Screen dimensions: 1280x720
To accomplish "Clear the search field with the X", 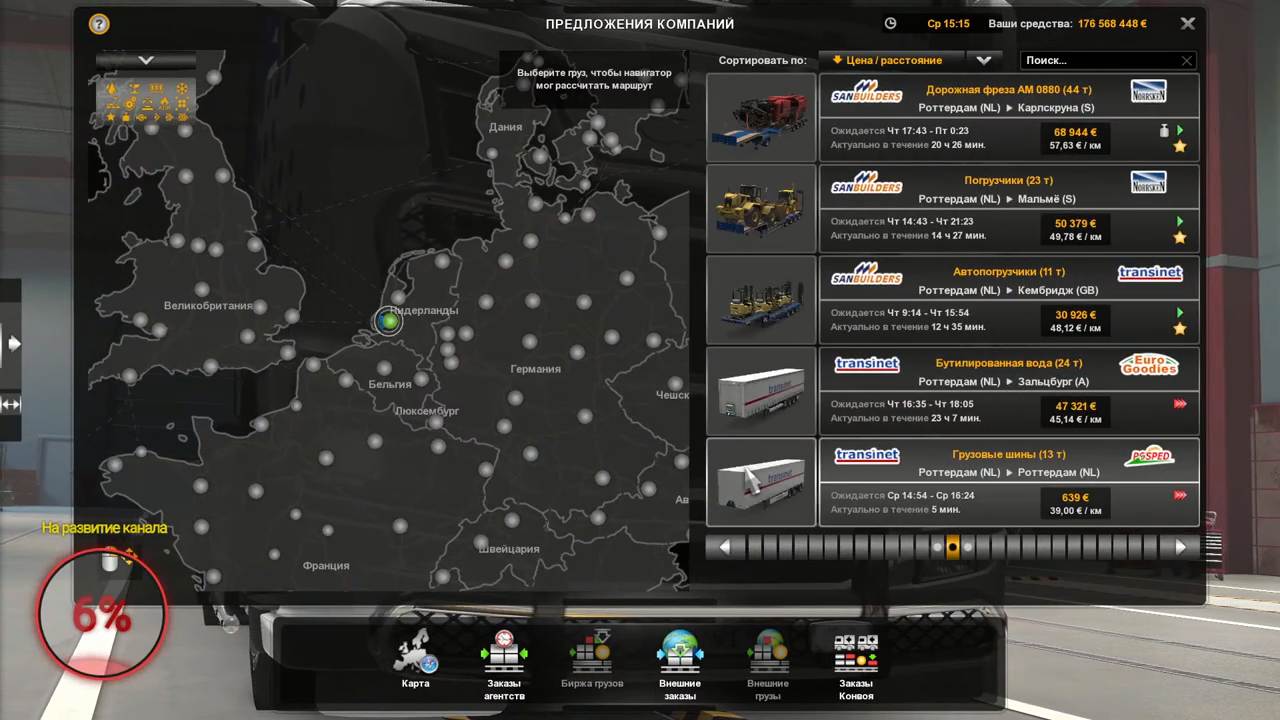I will click(1187, 61).
